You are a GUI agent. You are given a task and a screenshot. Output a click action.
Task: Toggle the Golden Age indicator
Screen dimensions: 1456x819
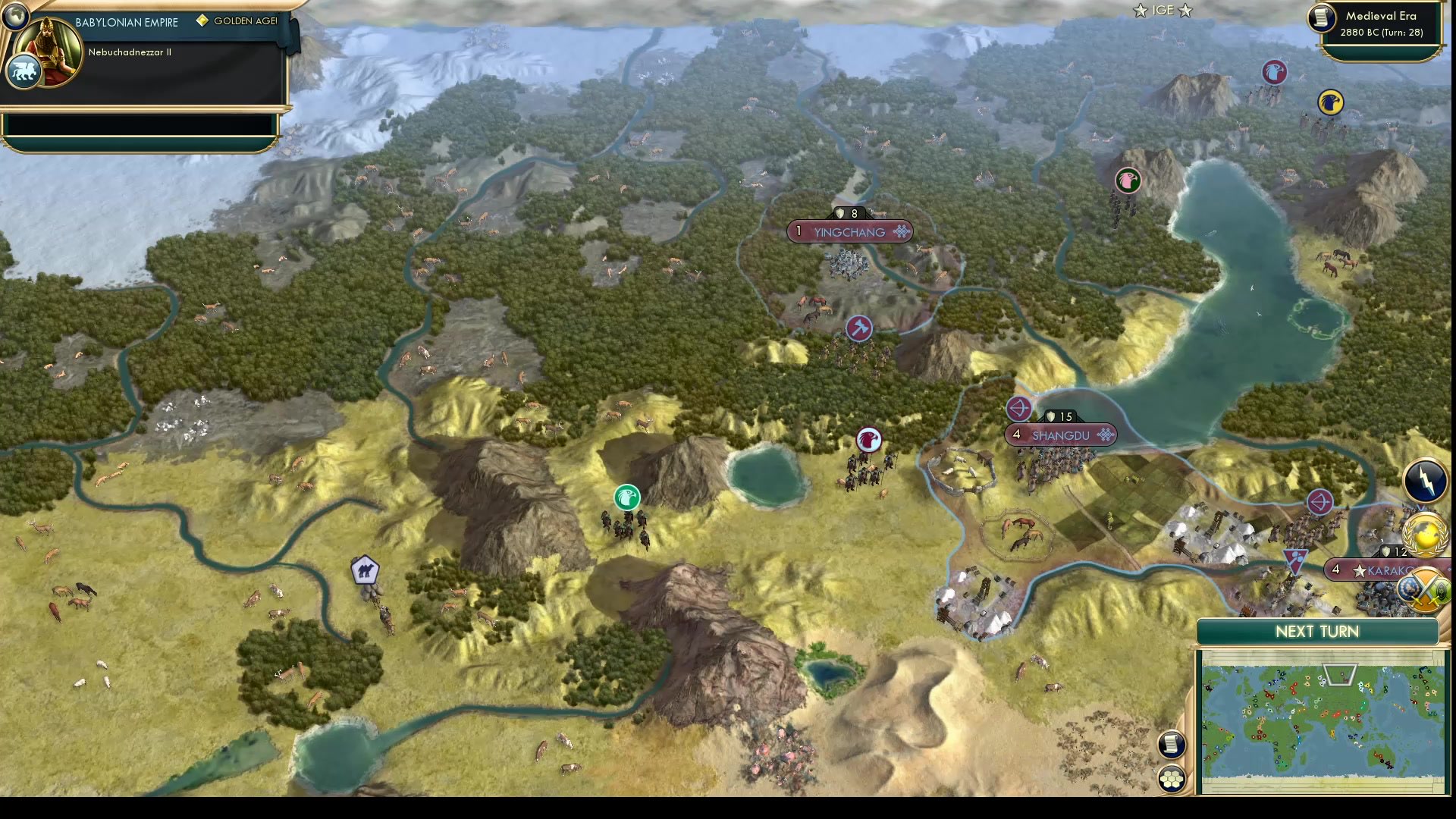(237, 21)
